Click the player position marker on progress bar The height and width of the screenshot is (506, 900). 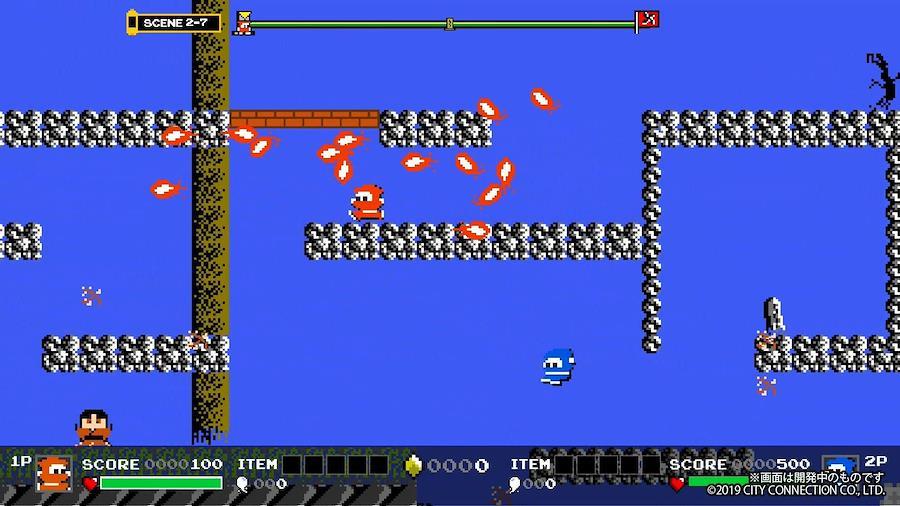point(243,22)
